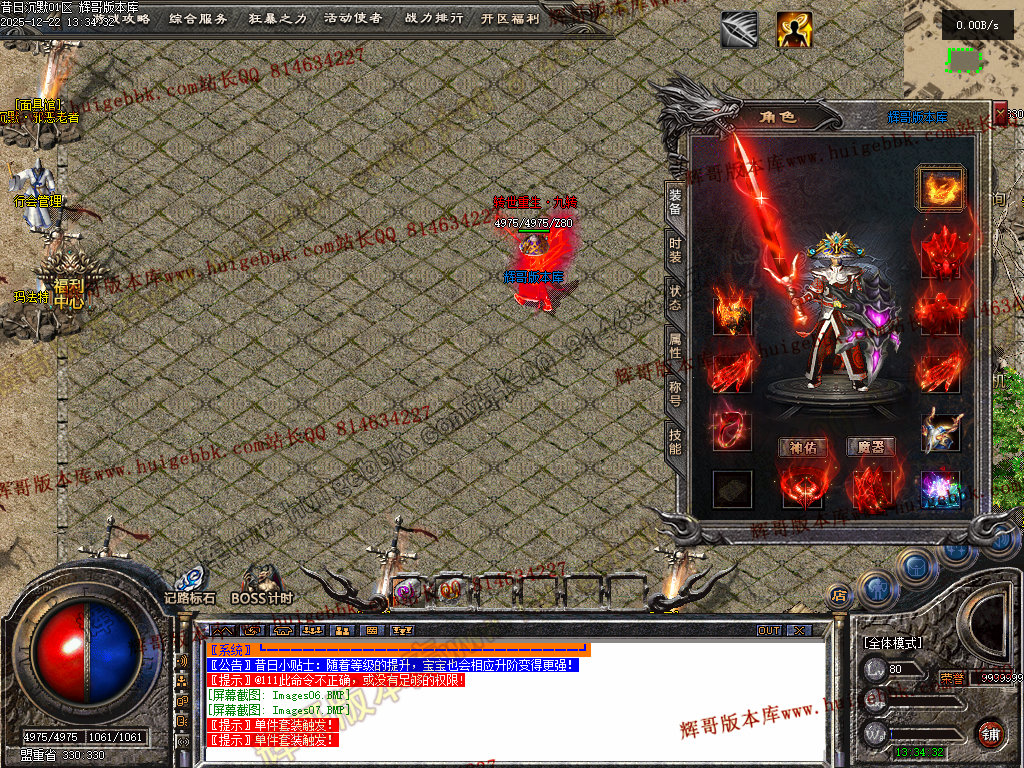Viewport: 1024px width, 768px height.
Task: Show the 技能 skills tab
Action: pos(675,441)
